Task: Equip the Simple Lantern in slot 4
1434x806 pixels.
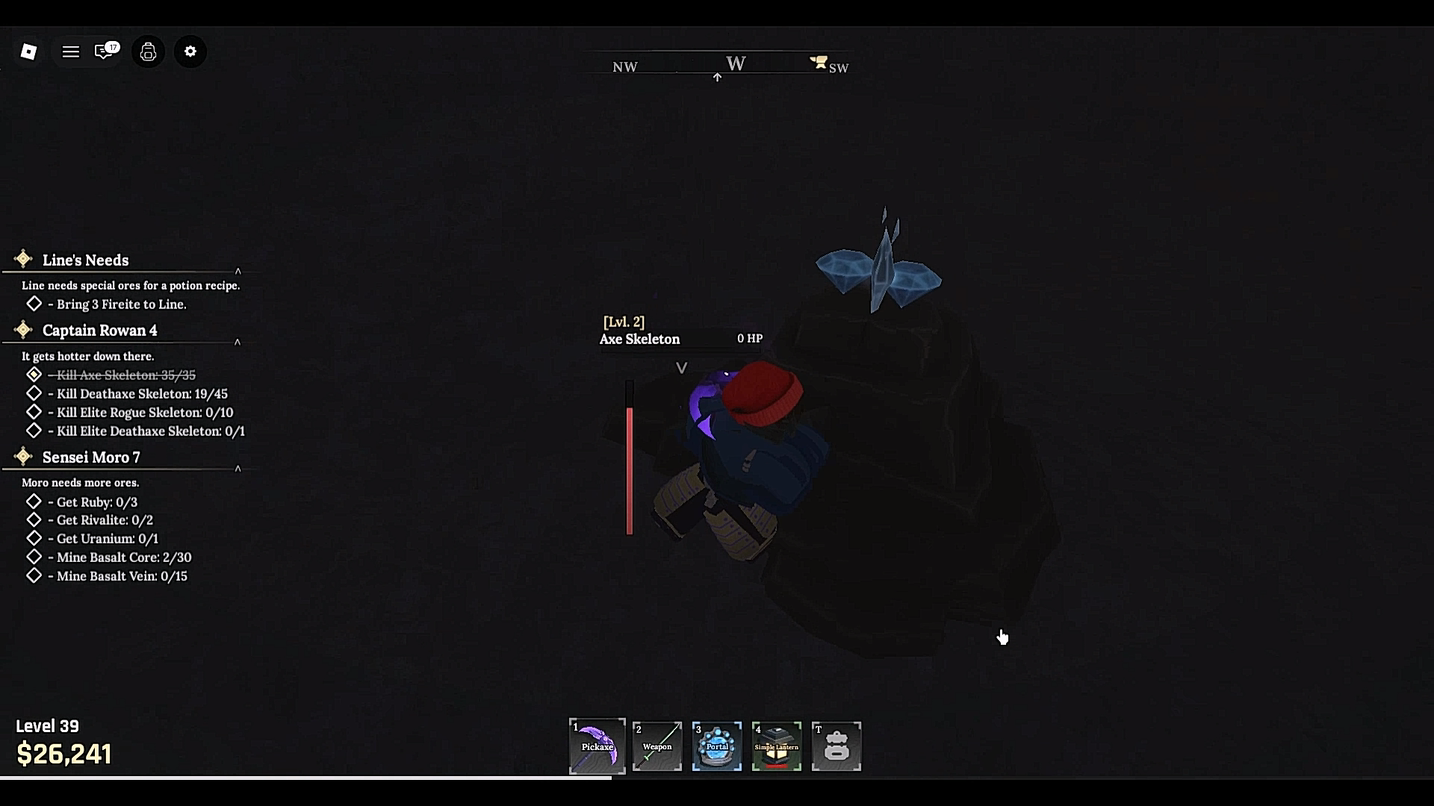Action: tap(777, 745)
